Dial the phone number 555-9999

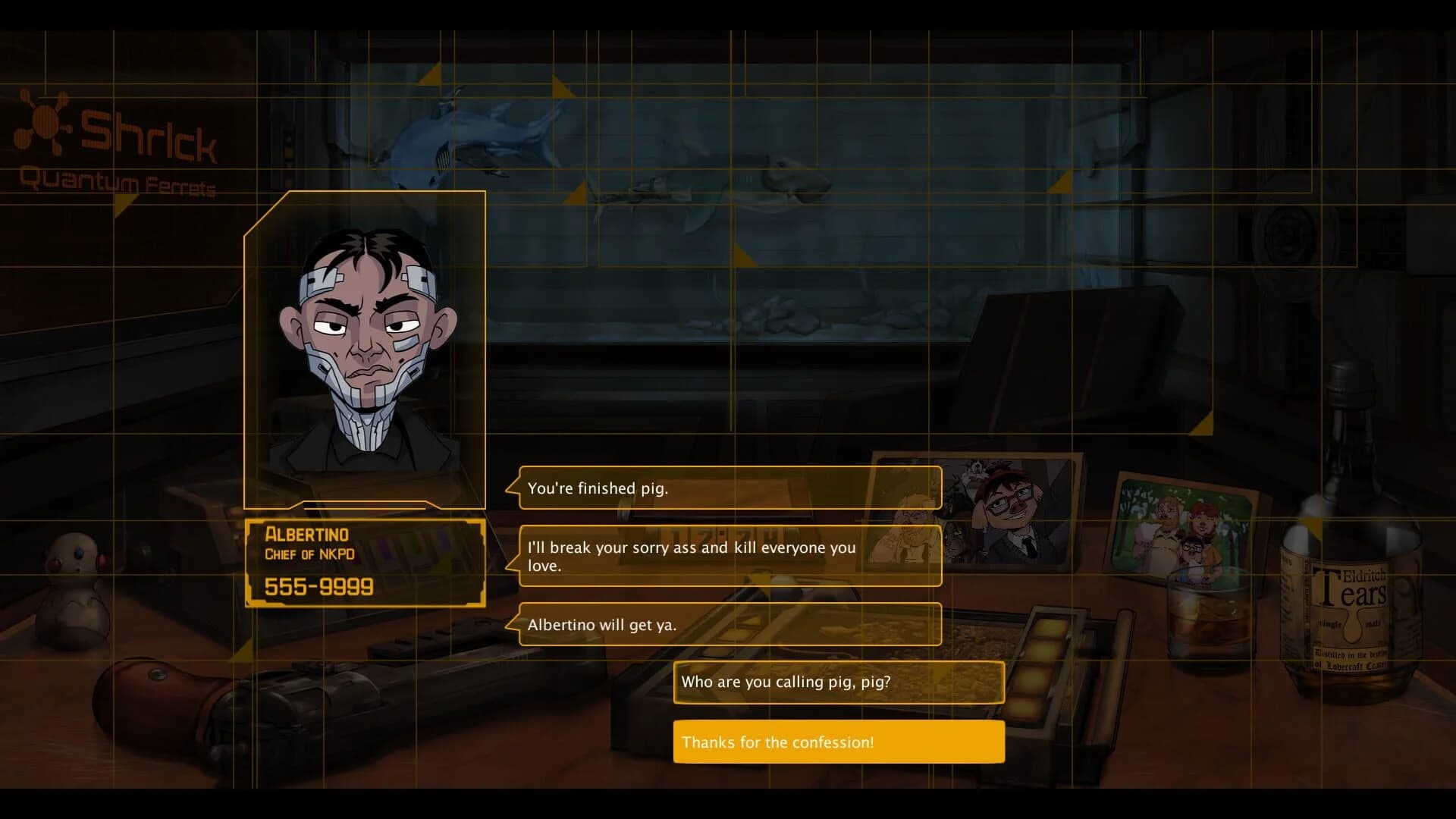coord(318,585)
